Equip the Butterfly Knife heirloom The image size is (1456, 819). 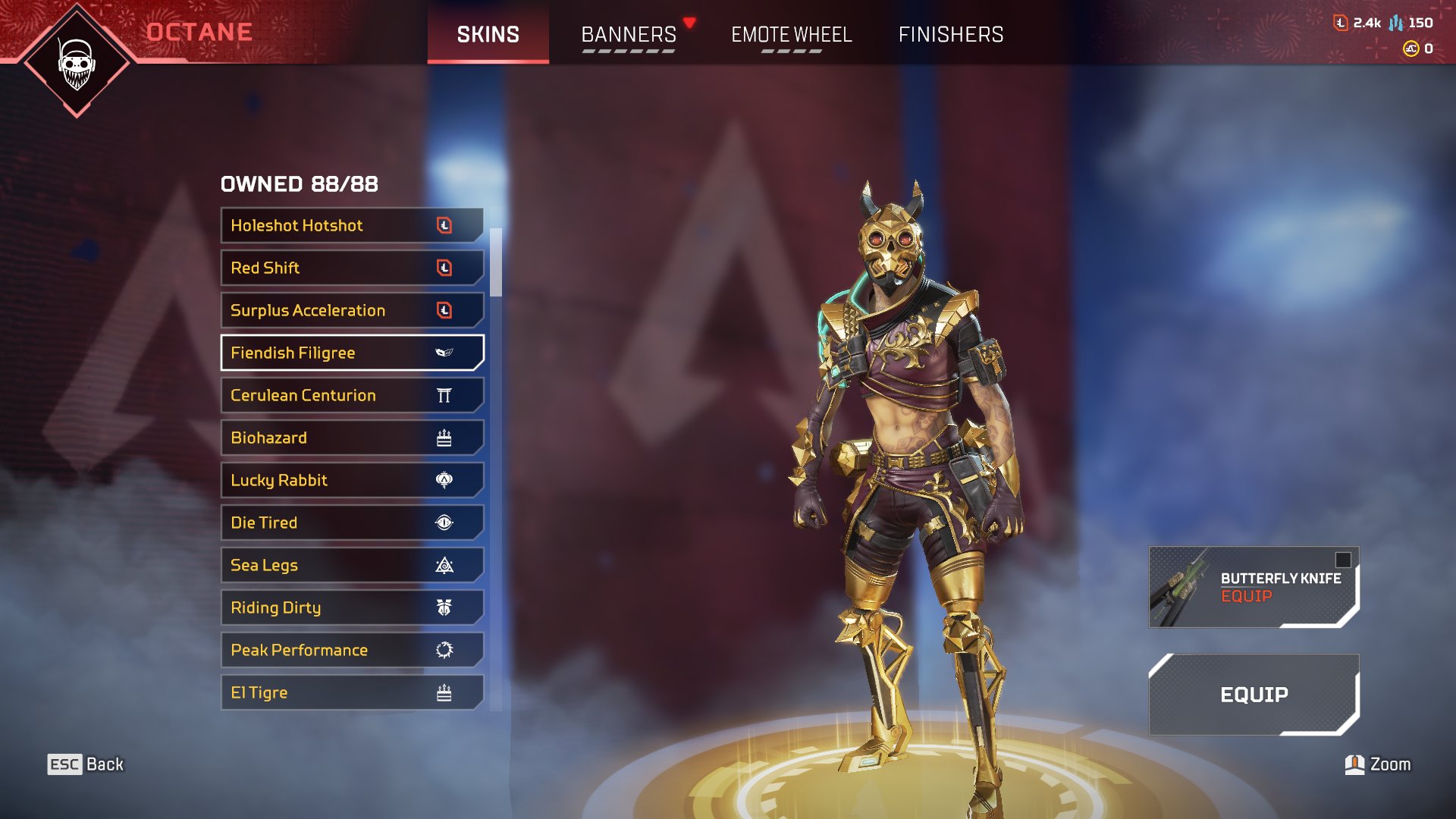click(x=1254, y=587)
